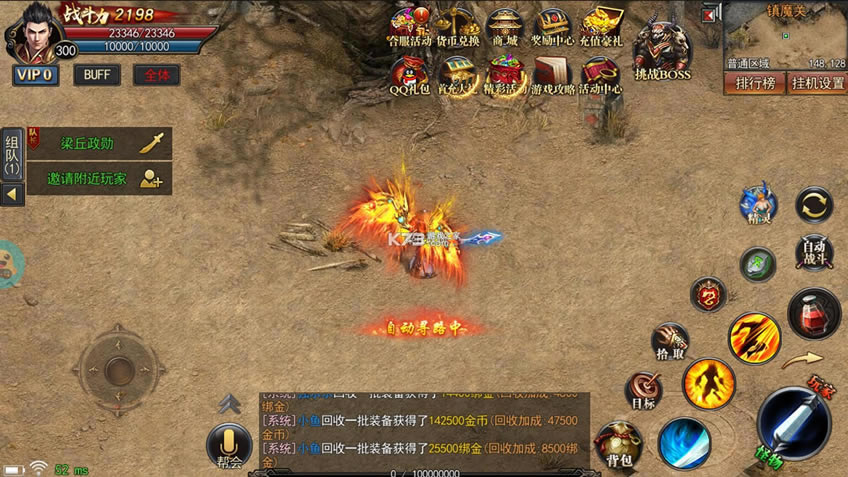Select the 目标 target button
Viewport: 848px width, 477px height.
tap(643, 392)
